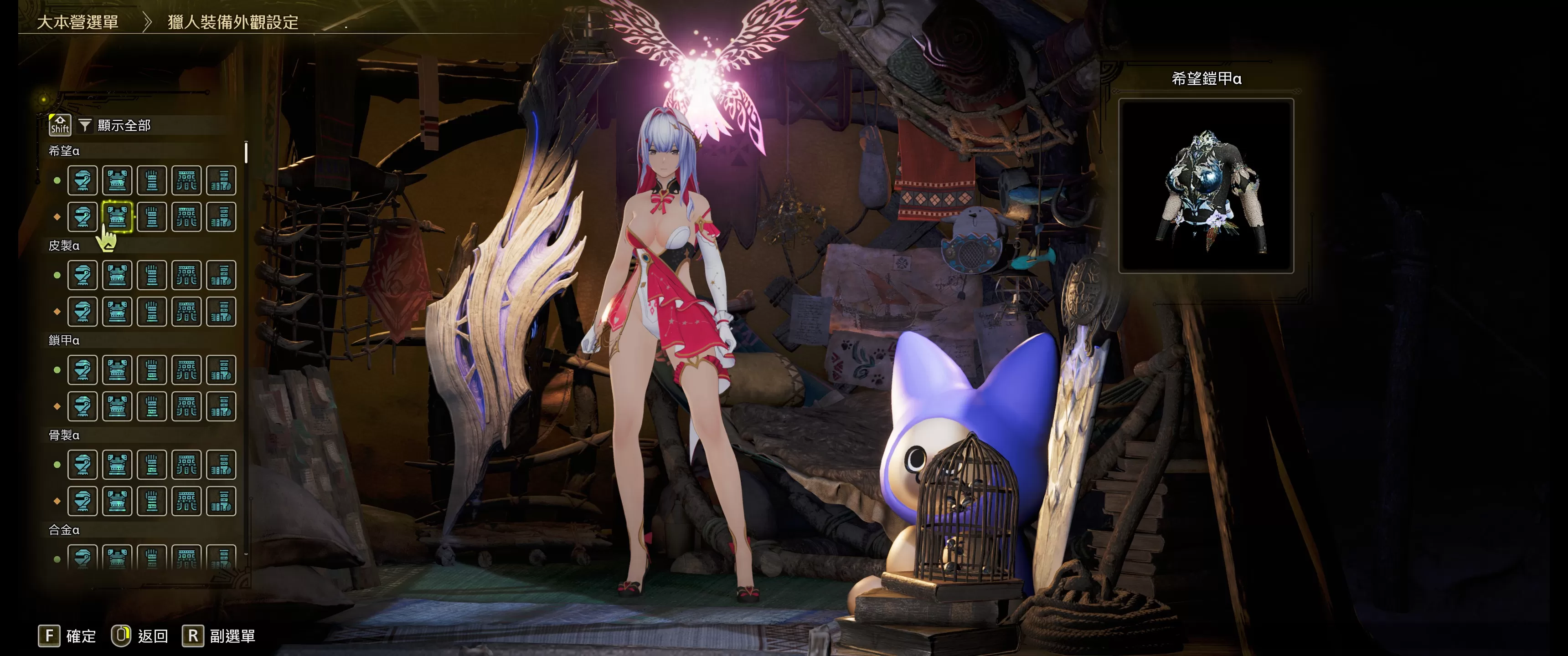Click the 希望鎧甲α preview thumbnail
The height and width of the screenshot is (656, 1568).
[x=1206, y=185]
